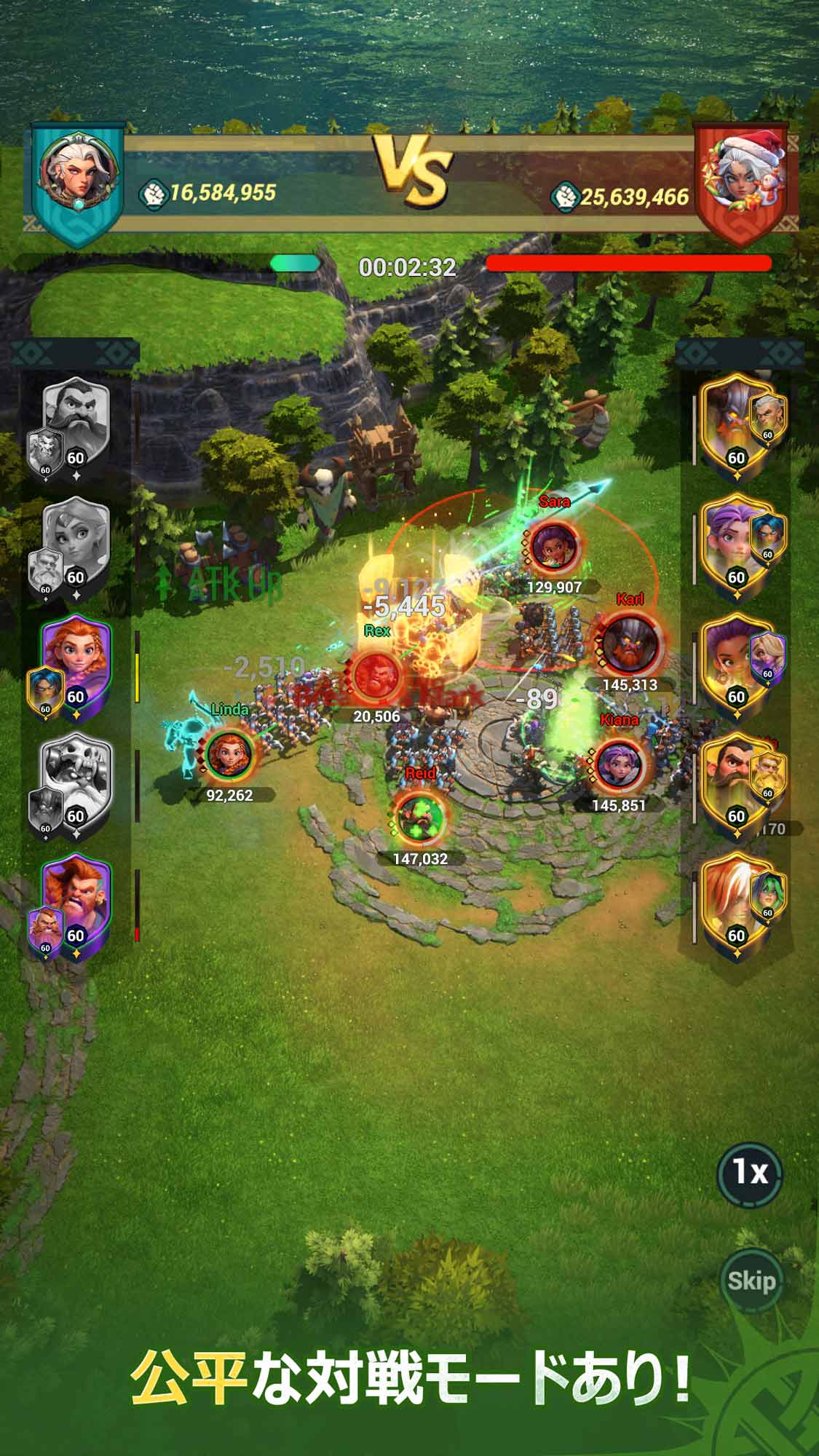Image resolution: width=819 pixels, height=1456 pixels.
Task: Click Karl's enemy unit portrait marker
Action: tap(628, 641)
